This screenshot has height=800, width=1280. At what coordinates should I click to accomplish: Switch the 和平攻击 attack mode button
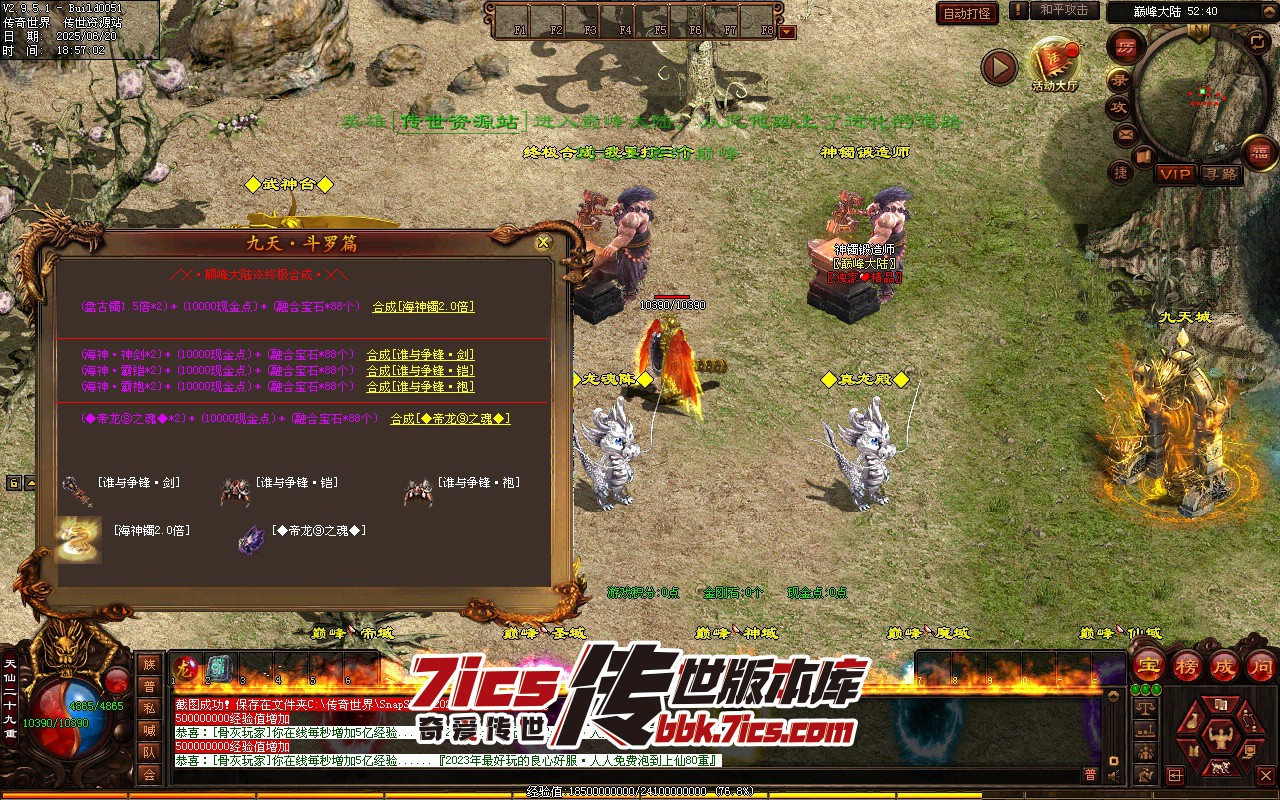(1064, 10)
